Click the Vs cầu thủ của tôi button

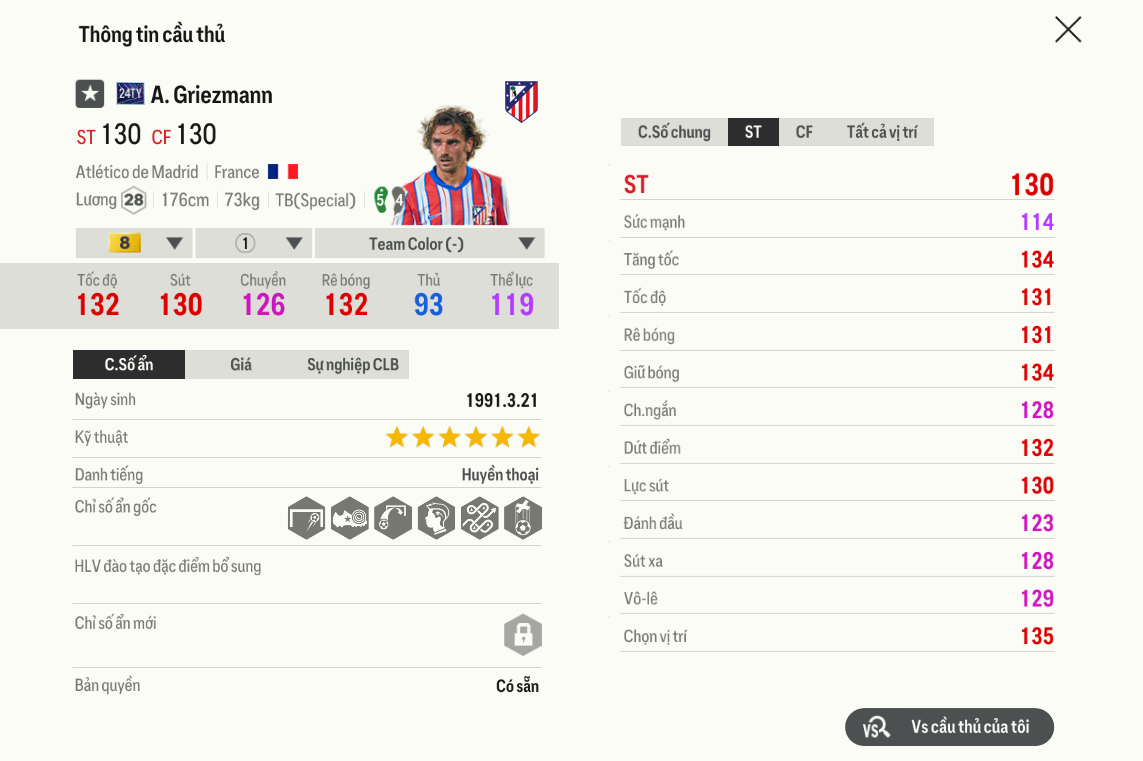point(949,727)
